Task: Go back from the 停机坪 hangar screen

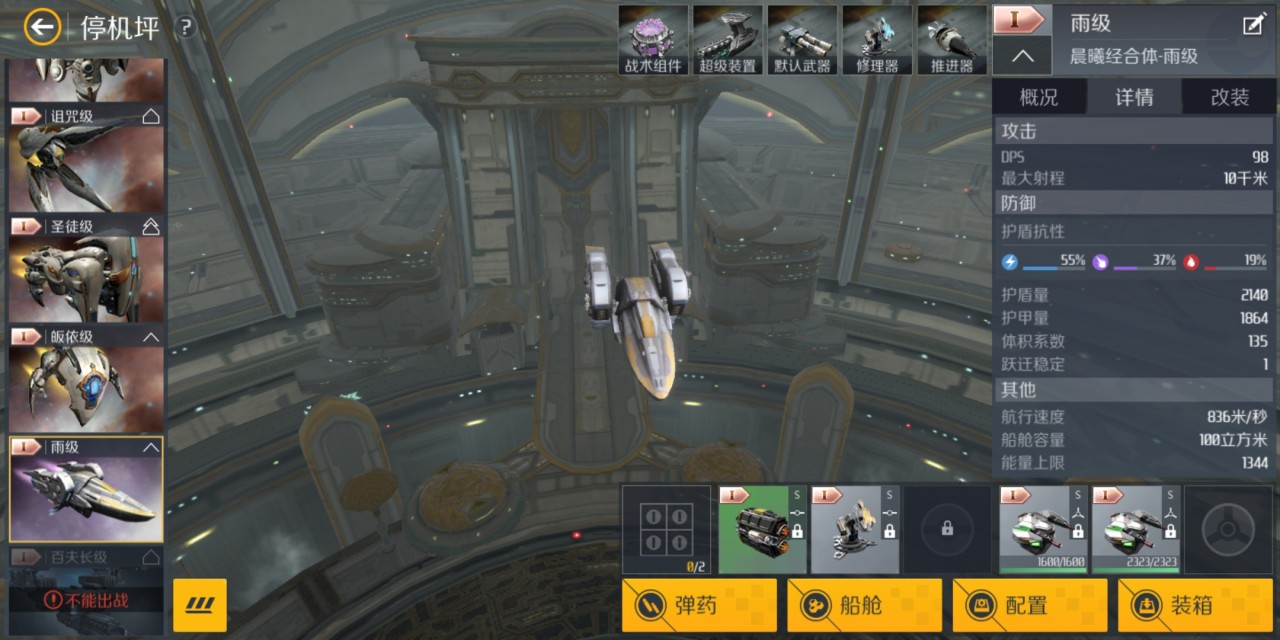Action: point(42,27)
